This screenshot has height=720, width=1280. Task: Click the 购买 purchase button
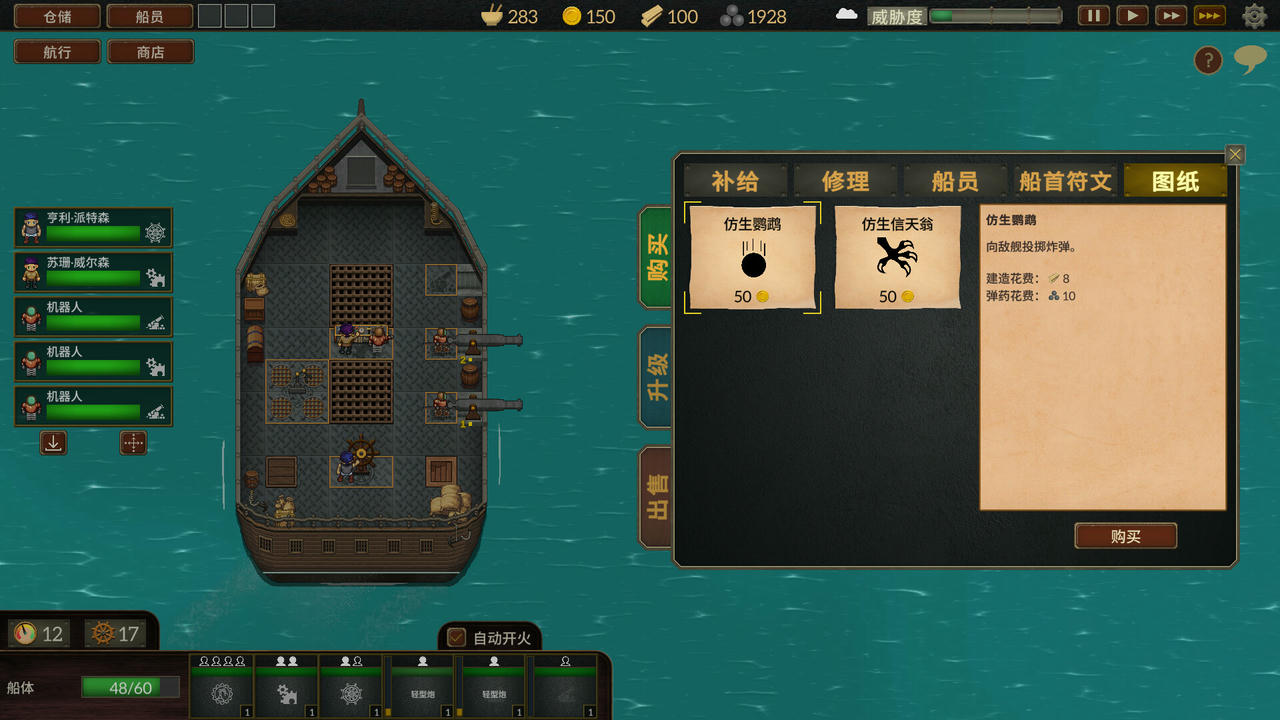pos(1125,536)
